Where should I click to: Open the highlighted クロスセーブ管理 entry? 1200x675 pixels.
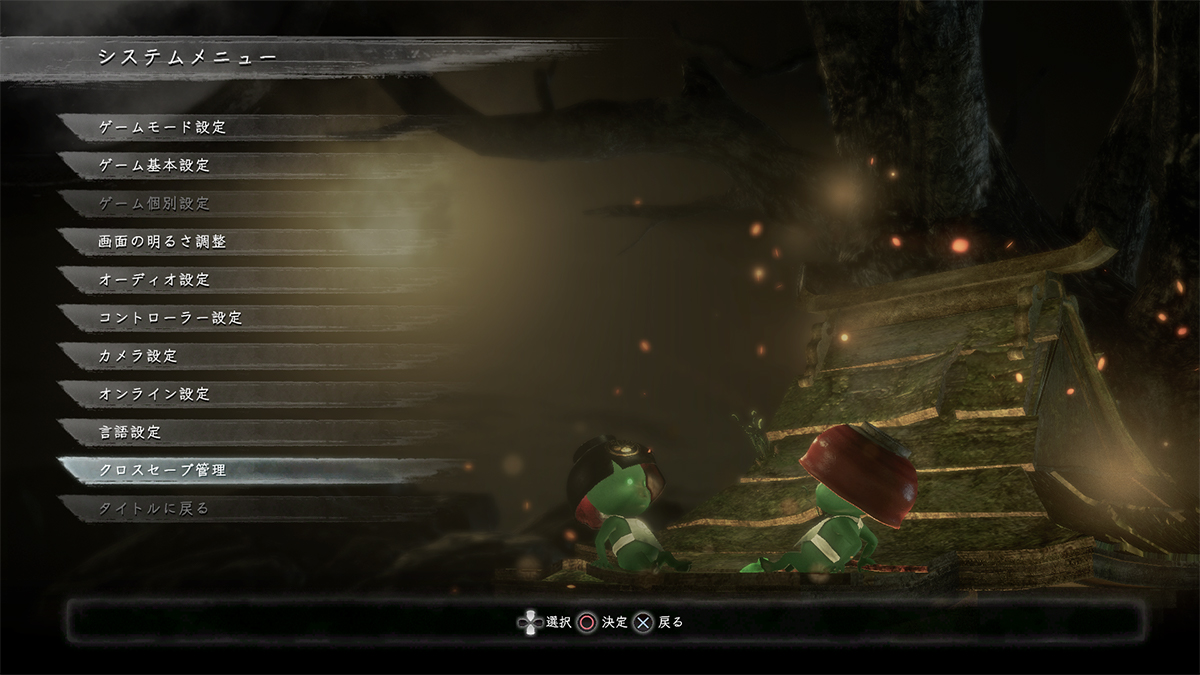(x=163, y=470)
